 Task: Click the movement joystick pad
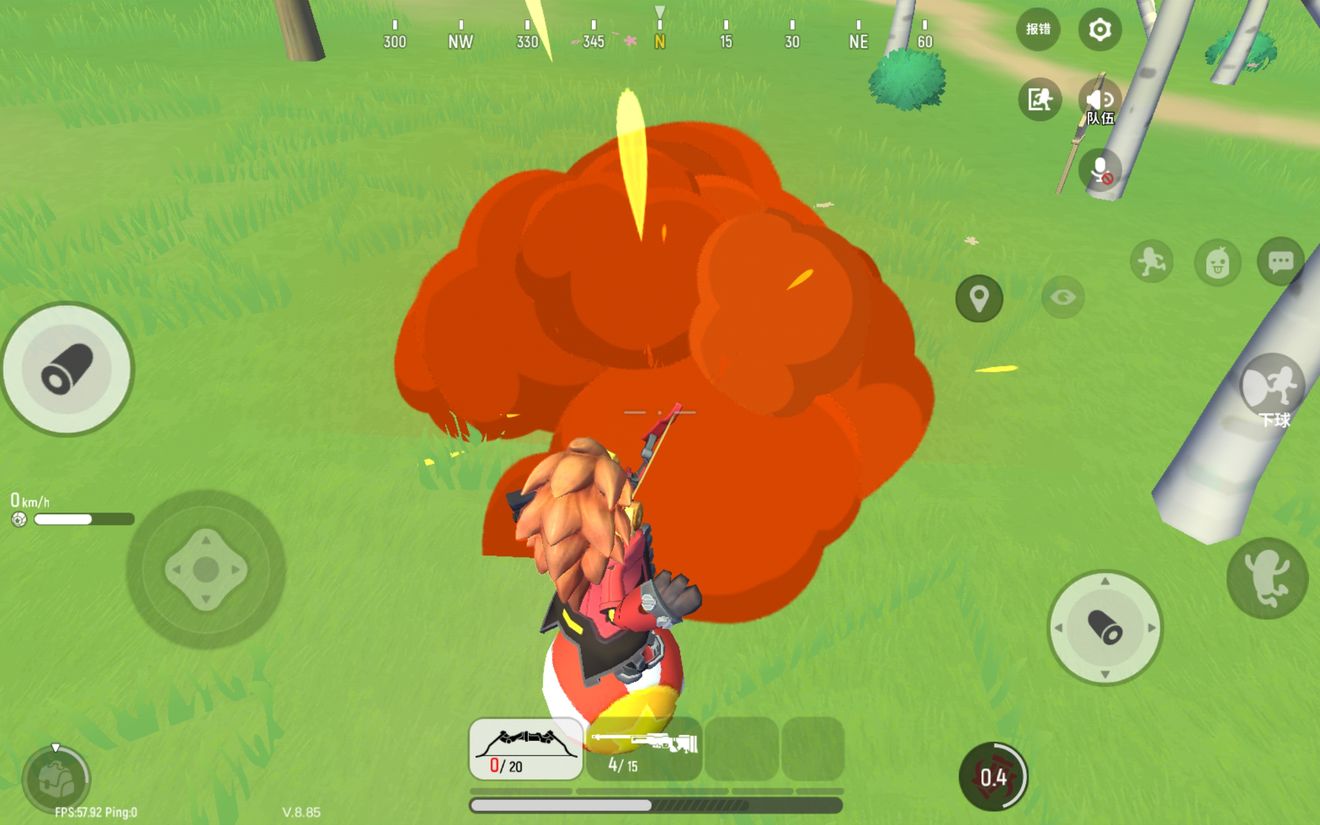[x=206, y=570]
